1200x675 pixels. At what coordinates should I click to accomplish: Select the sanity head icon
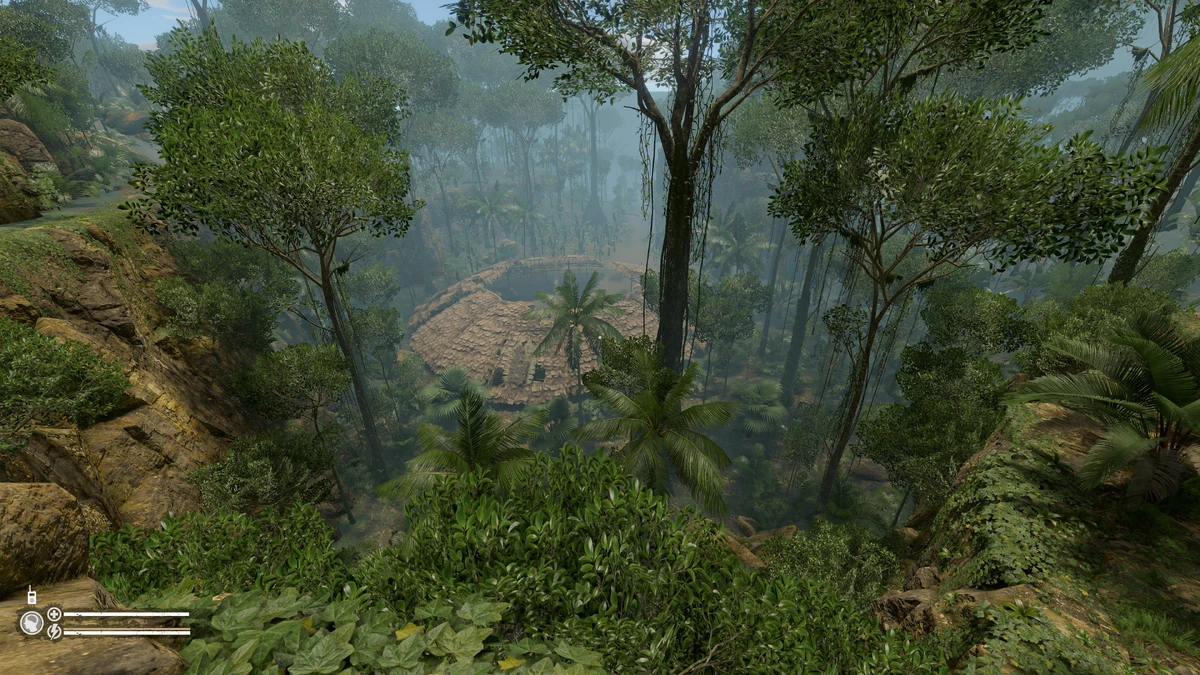[x=31, y=622]
